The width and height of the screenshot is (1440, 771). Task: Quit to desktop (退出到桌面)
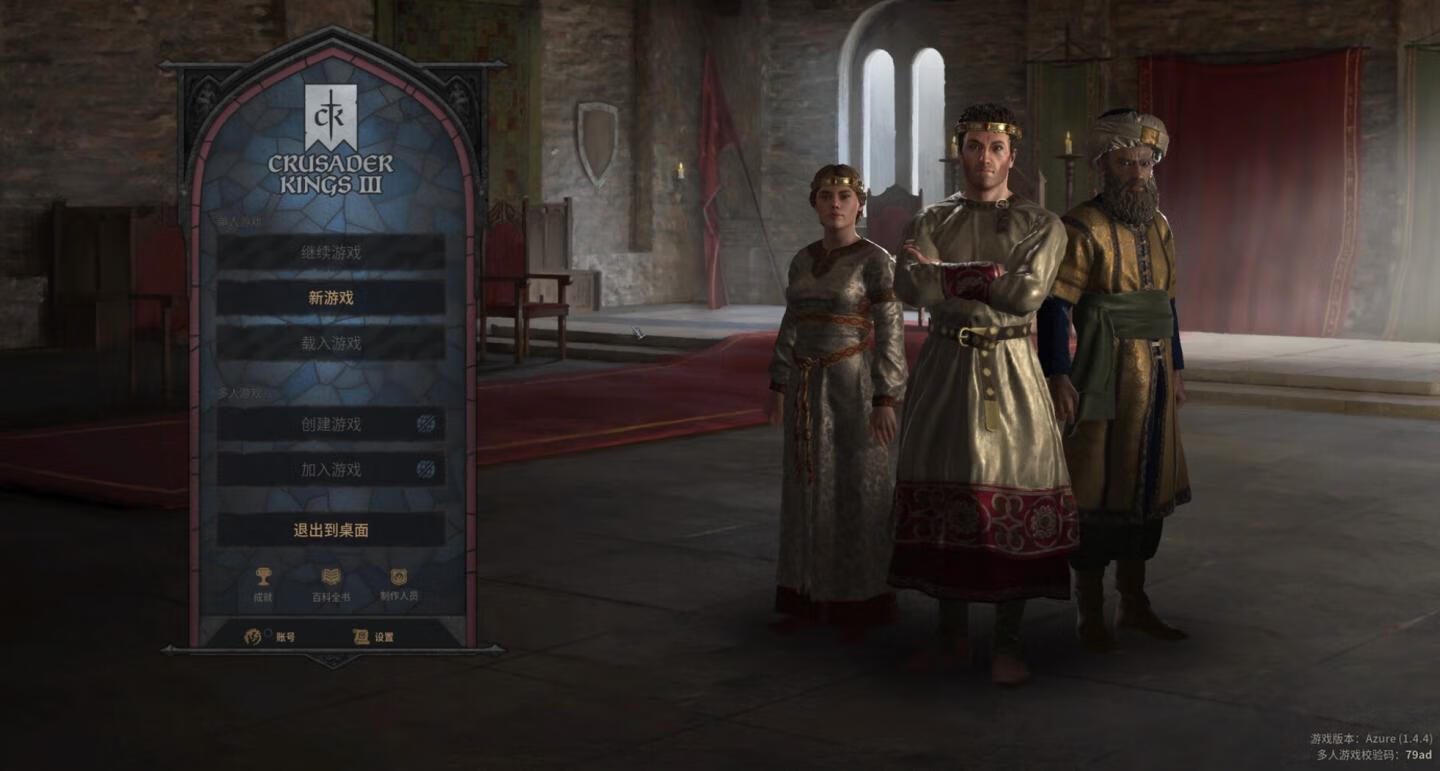click(x=331, y=530)
